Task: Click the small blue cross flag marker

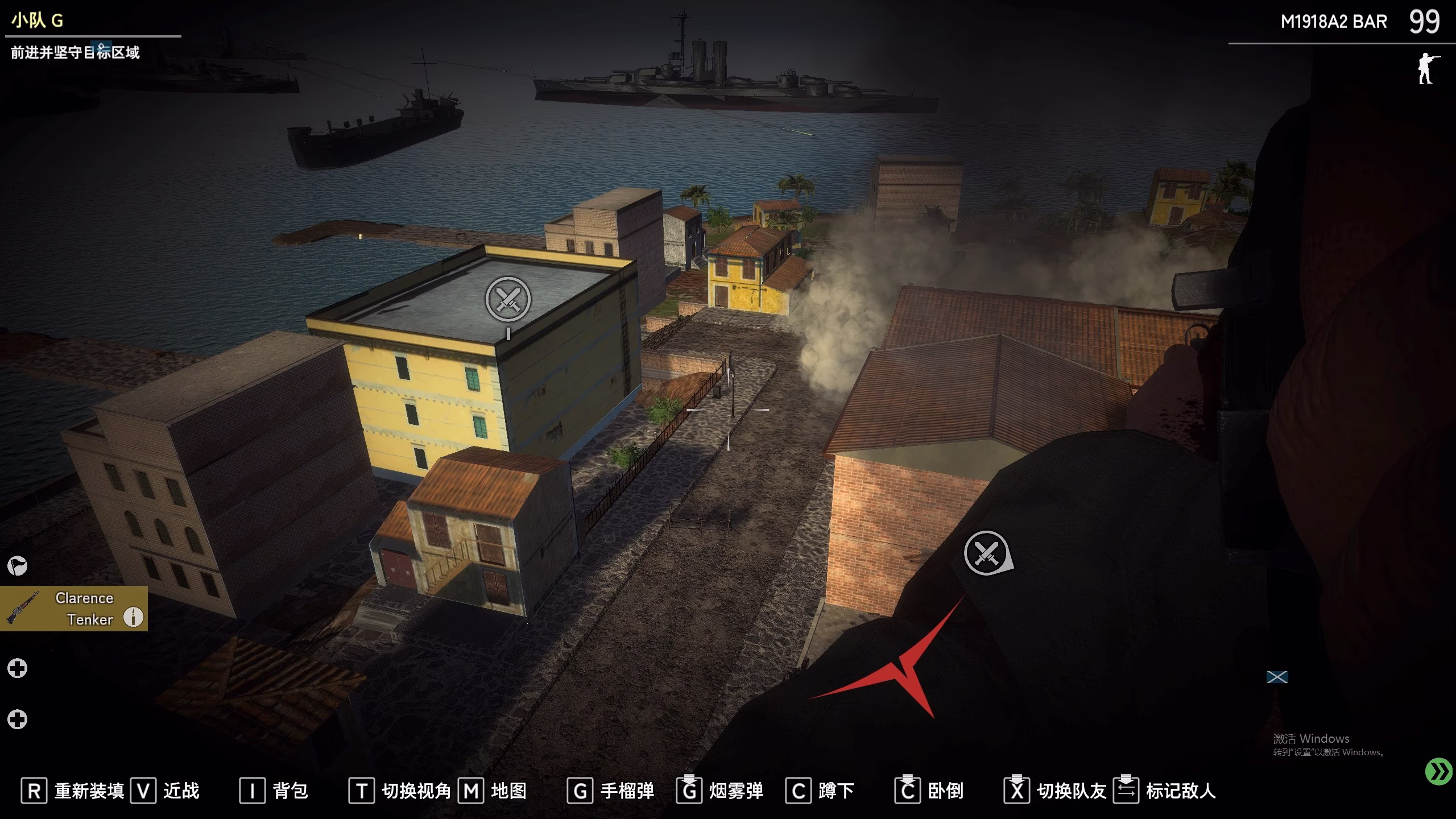Action: pos(1277,677)
